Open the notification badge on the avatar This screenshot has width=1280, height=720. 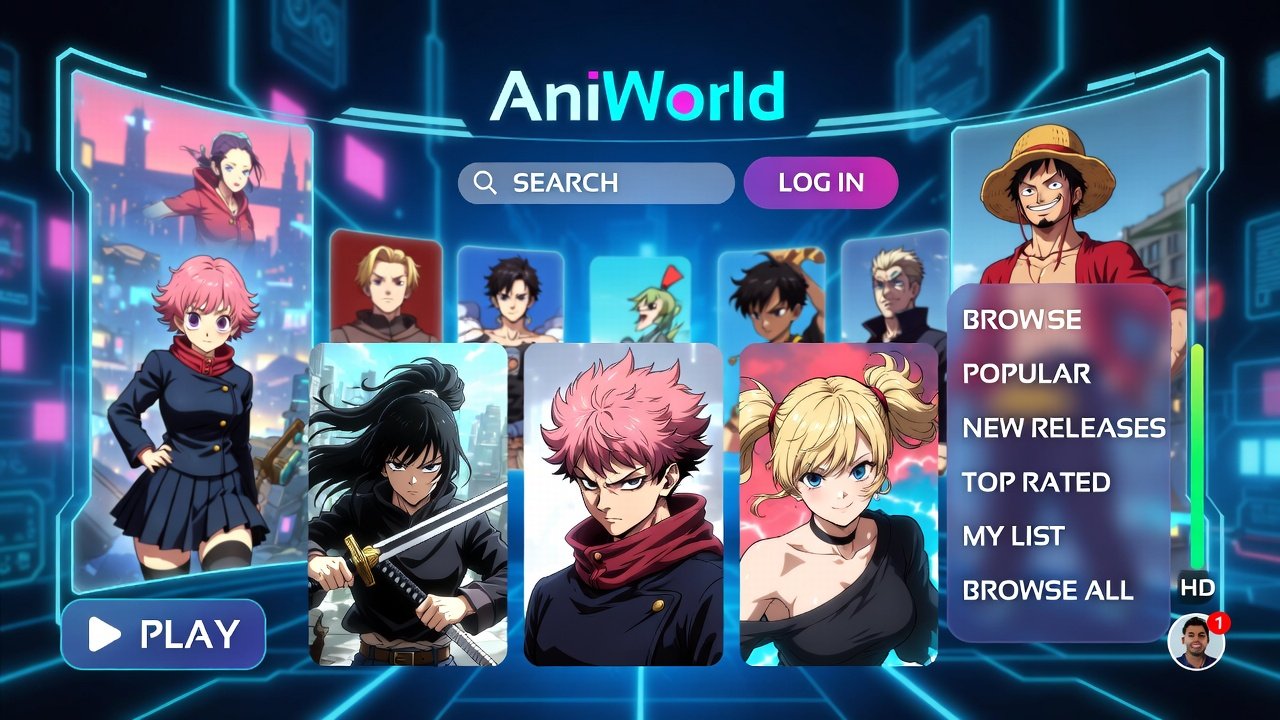pos(1217,620)
